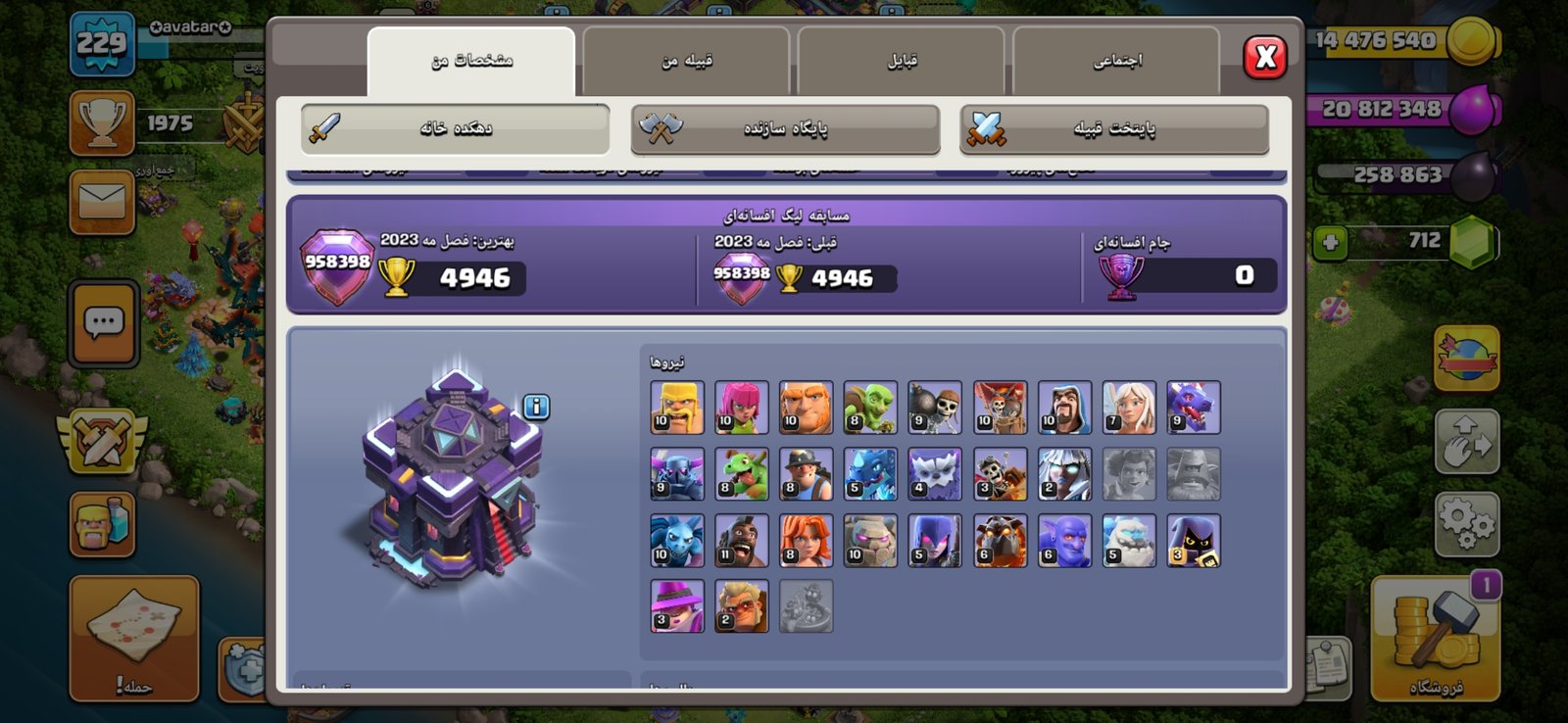Screen dimensions: 1568x723
Task: Select the Golem troop icon
Action: point(870,541)
